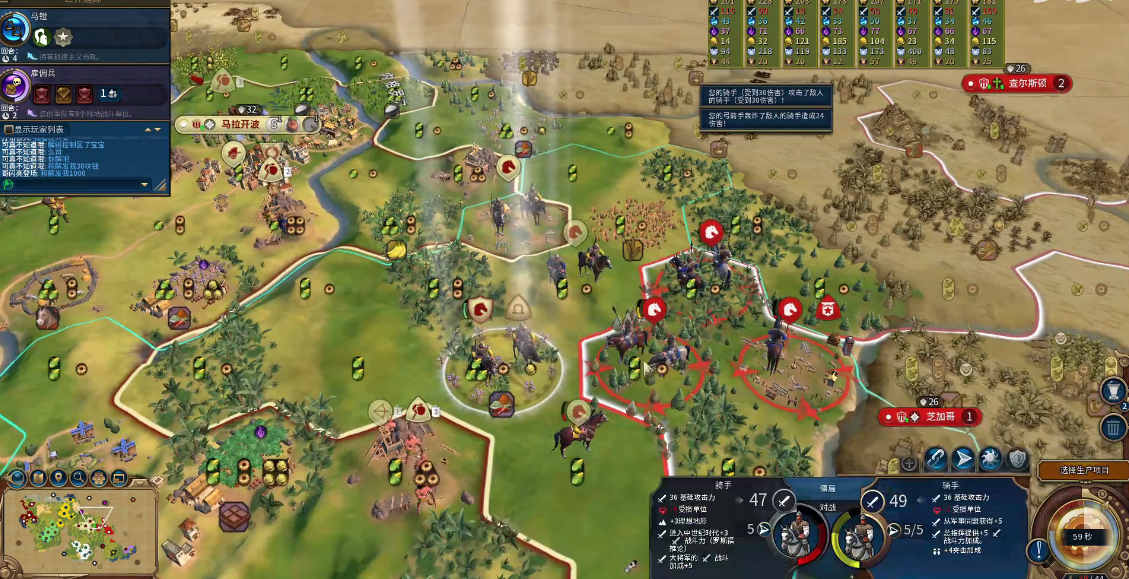Open the map pin tool above minimap
The width and height of the screenshot is (1129, 579).
coord(58,478)
